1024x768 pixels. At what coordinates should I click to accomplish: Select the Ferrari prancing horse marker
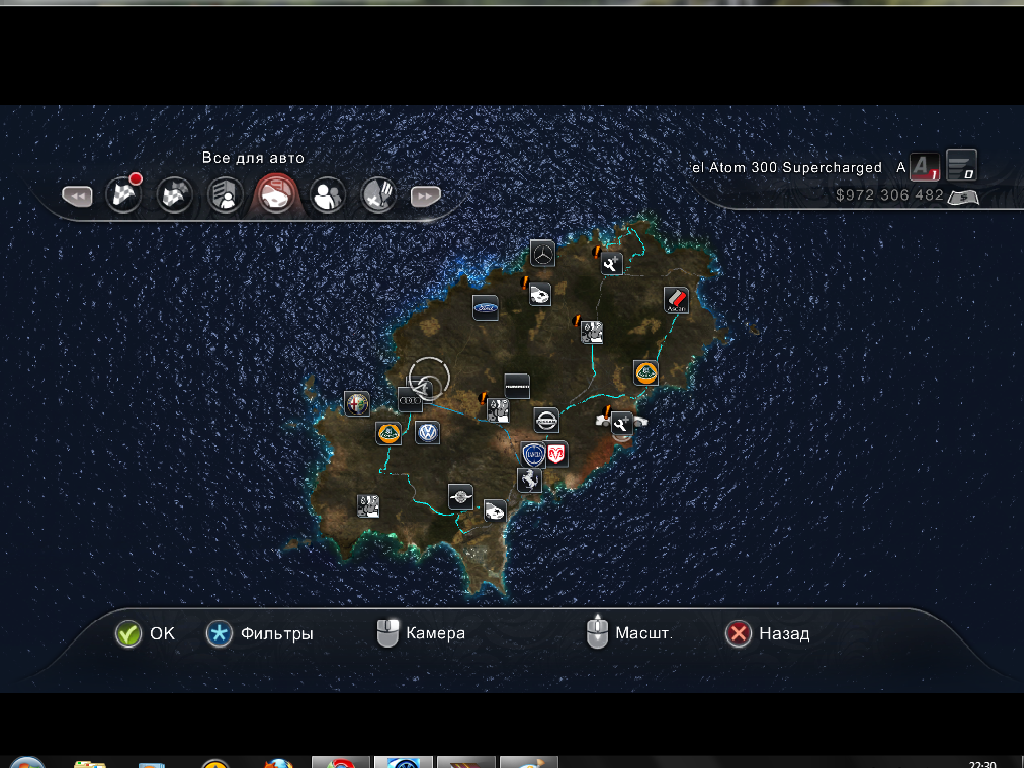pyautogui.click(x=529, y=480)
